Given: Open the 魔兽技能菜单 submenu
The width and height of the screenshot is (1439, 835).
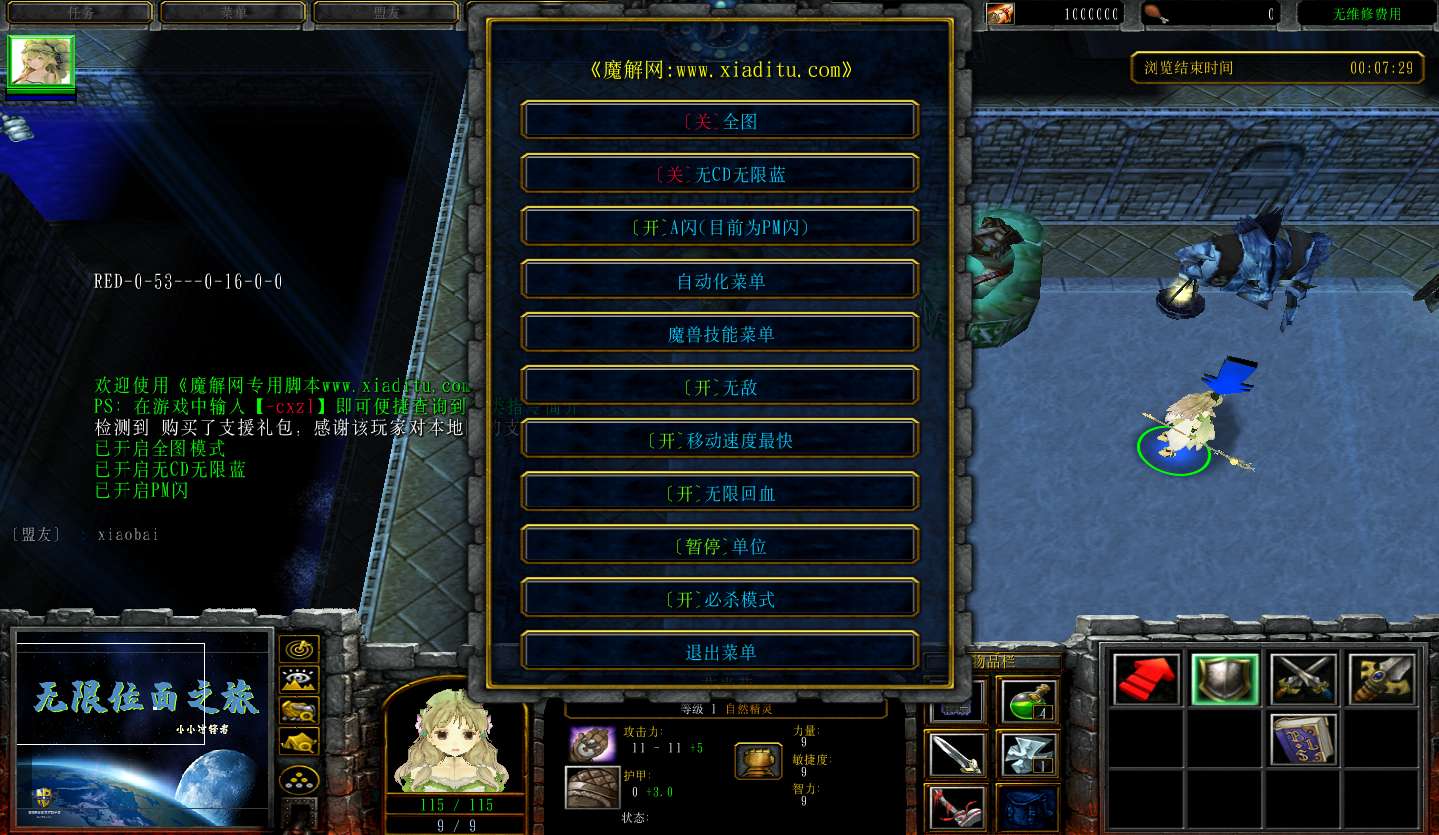Looking at the screenshot, I should pyautogui.click(x=719, y=334).
